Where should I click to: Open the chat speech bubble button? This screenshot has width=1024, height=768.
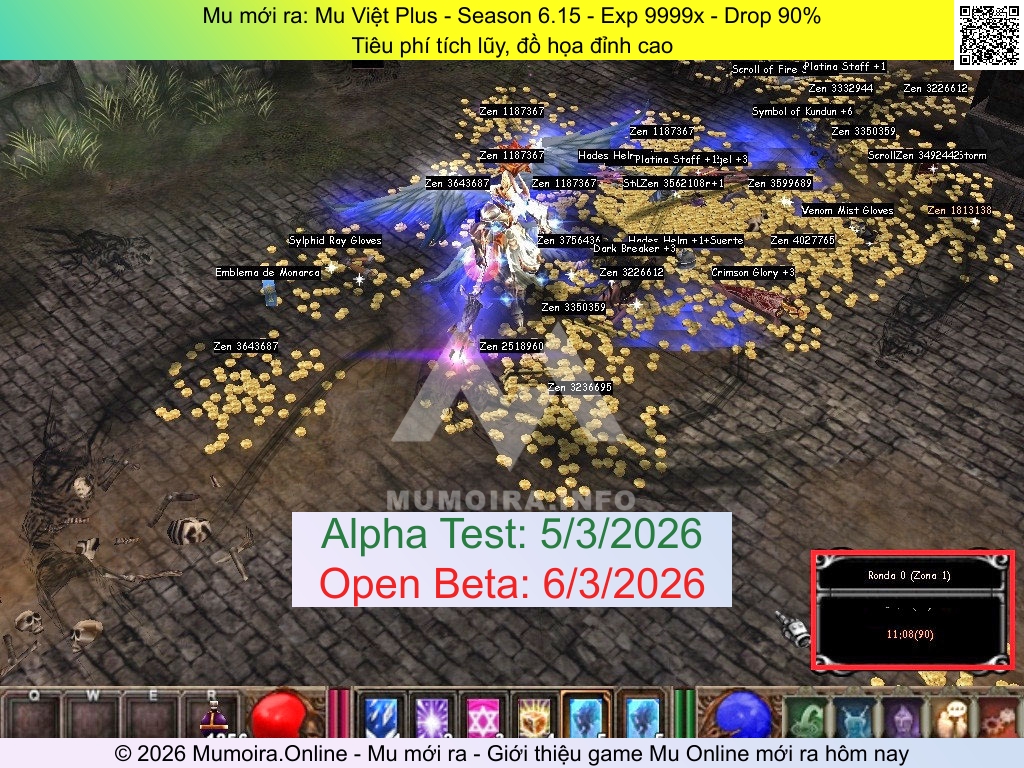(951, 718)
